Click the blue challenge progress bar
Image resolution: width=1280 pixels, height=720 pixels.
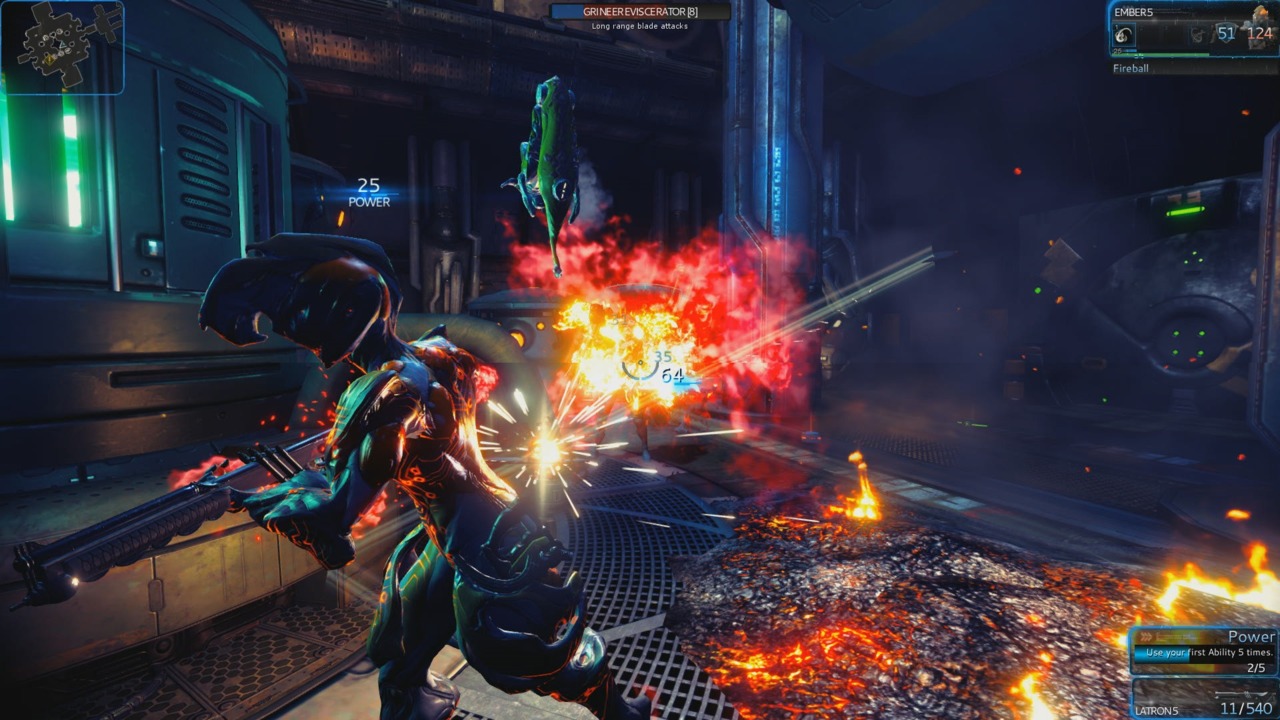[x=1160, y=652]
